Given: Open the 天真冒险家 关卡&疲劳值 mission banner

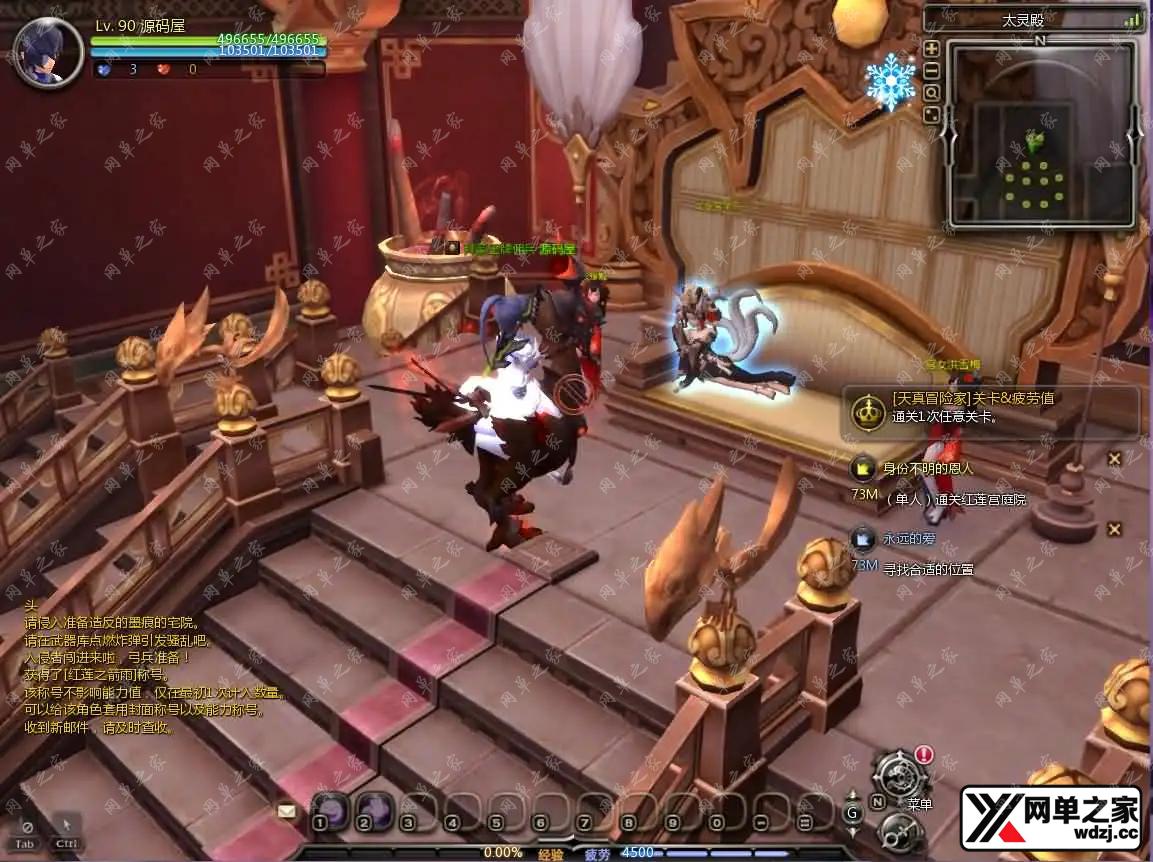Looking at the screenshot, I should click(x=990, y=408).
